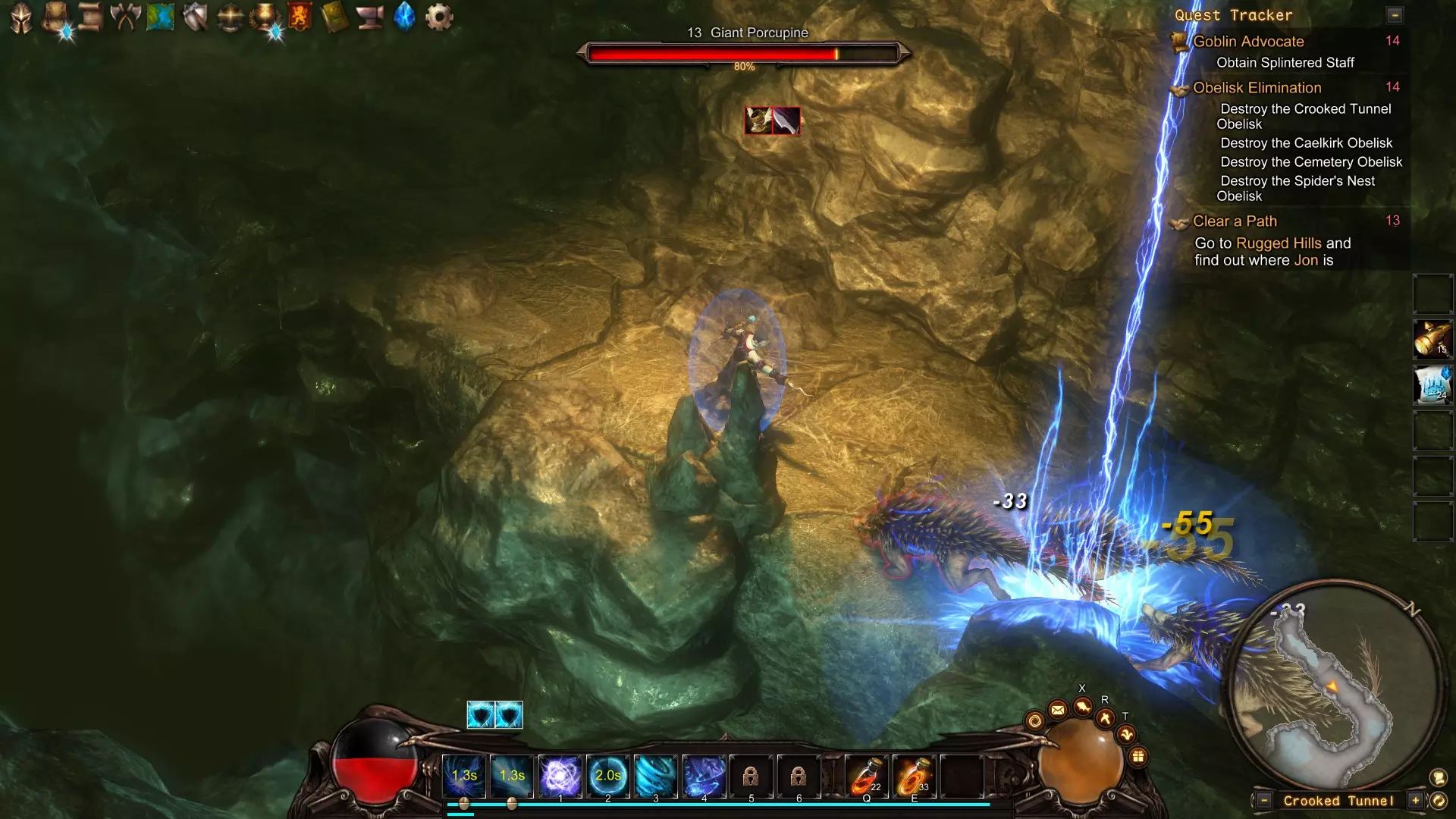This screenshot has width=1456, height=819.
Task: Activate the purple energy orb skill
Action: [560, 776]
